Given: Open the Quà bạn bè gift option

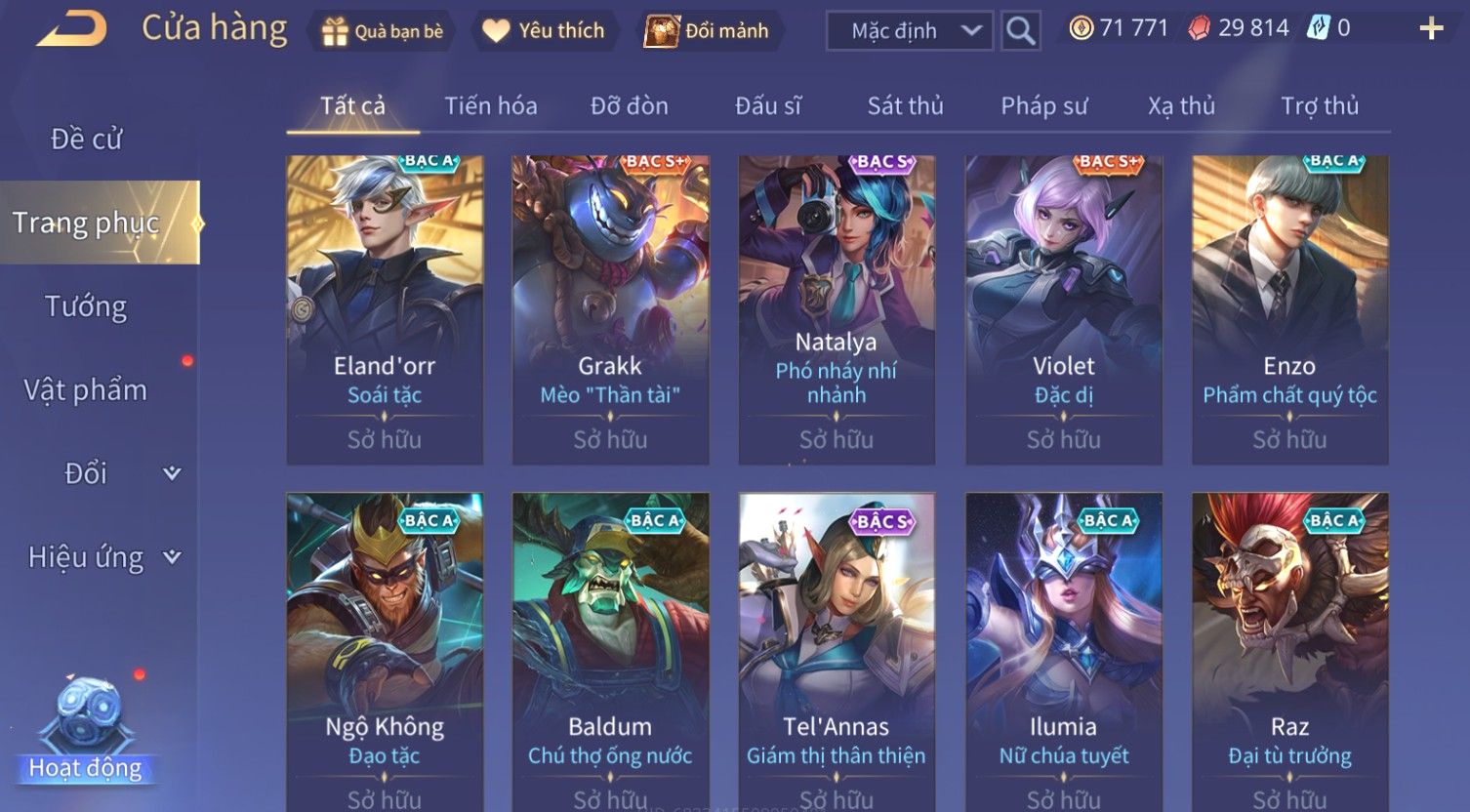Looking at the screenshot, I should coord(383,31).
